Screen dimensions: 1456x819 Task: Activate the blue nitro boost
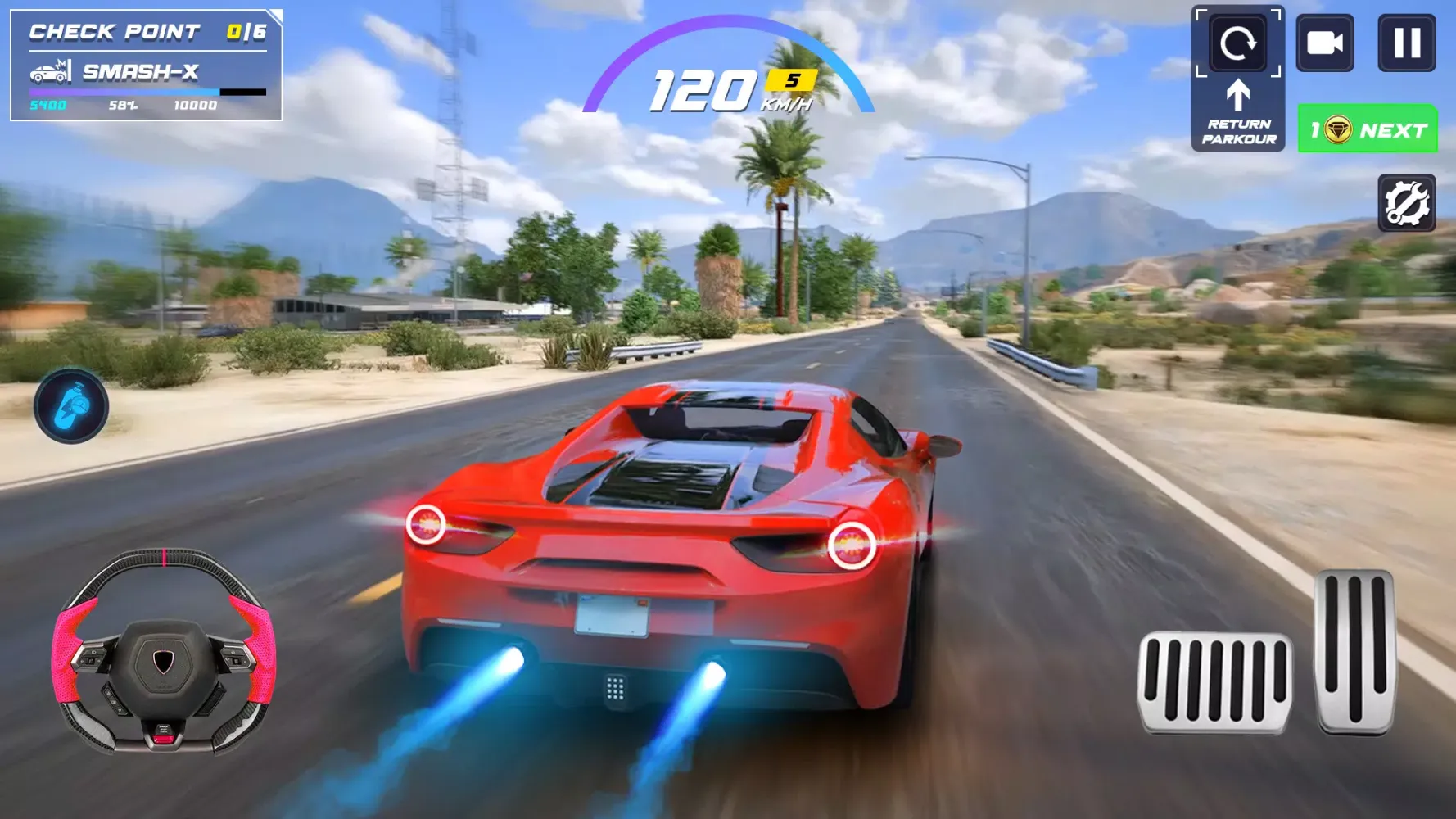pos(71,406)
